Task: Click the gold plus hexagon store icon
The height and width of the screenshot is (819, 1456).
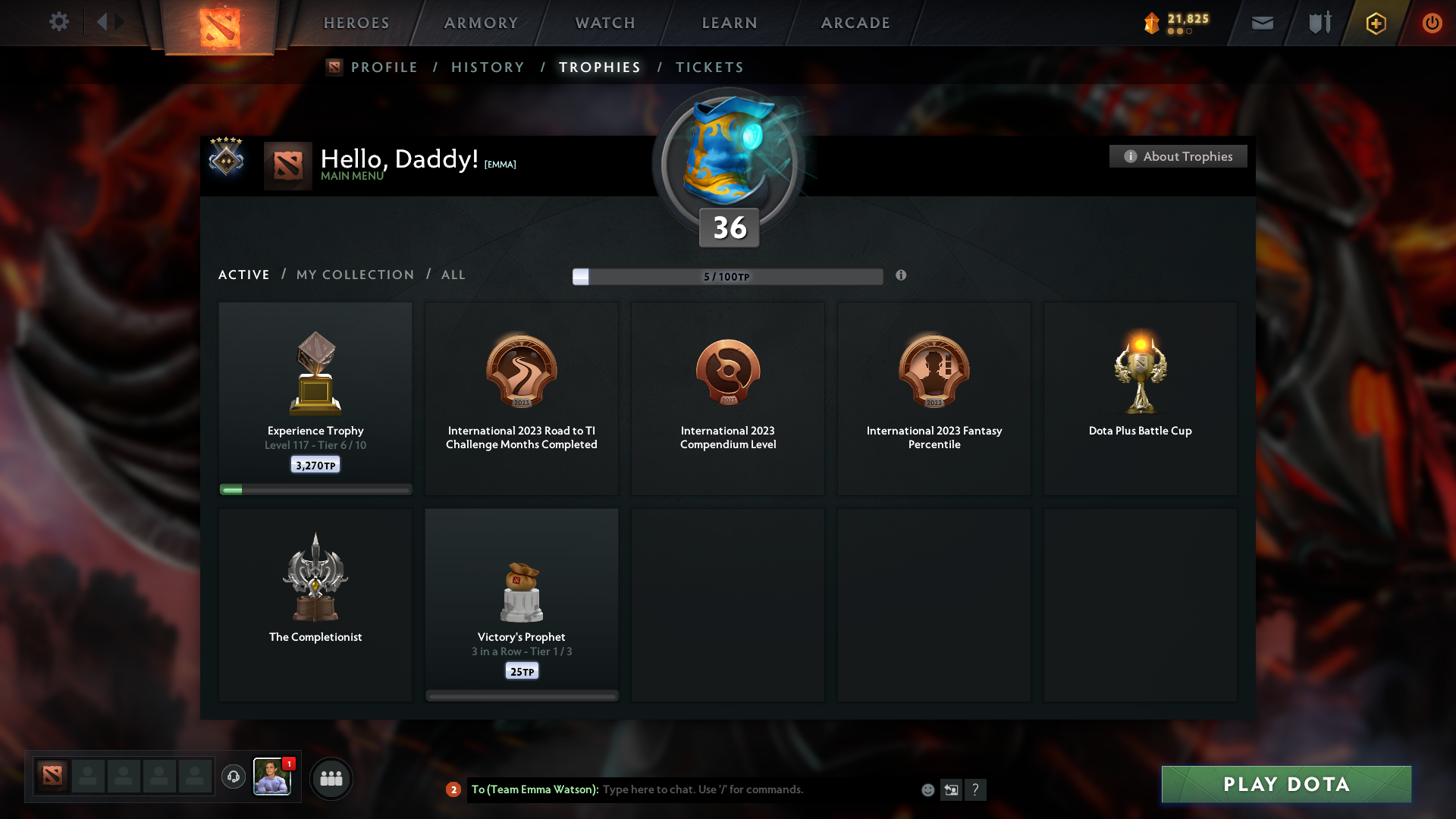Action: point(1376,23)
